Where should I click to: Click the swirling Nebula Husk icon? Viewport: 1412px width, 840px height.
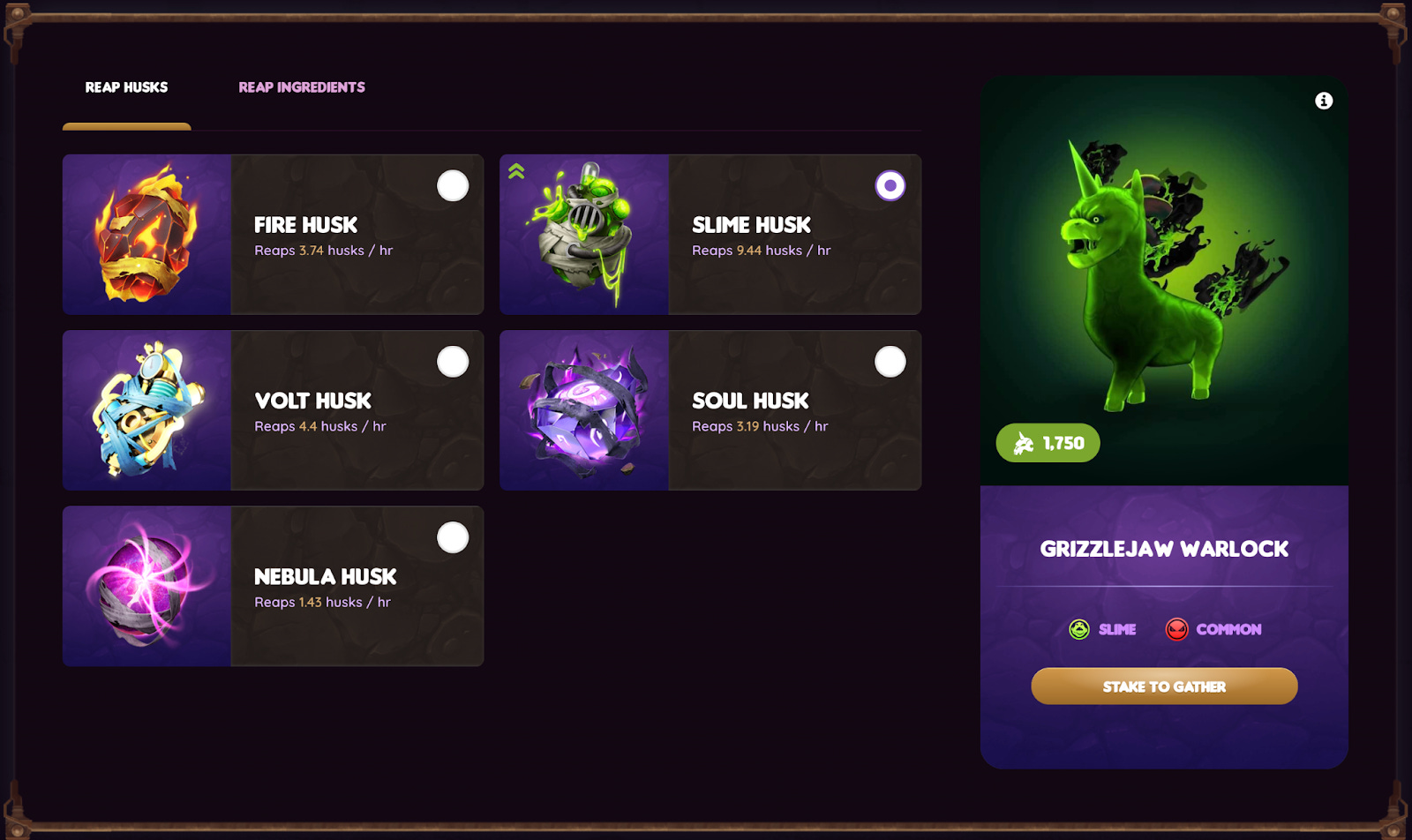point(146,585)
